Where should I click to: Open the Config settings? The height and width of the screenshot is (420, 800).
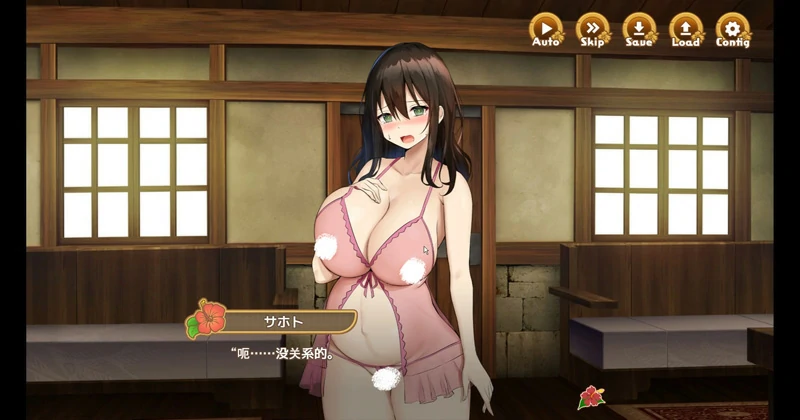(733, 29)
